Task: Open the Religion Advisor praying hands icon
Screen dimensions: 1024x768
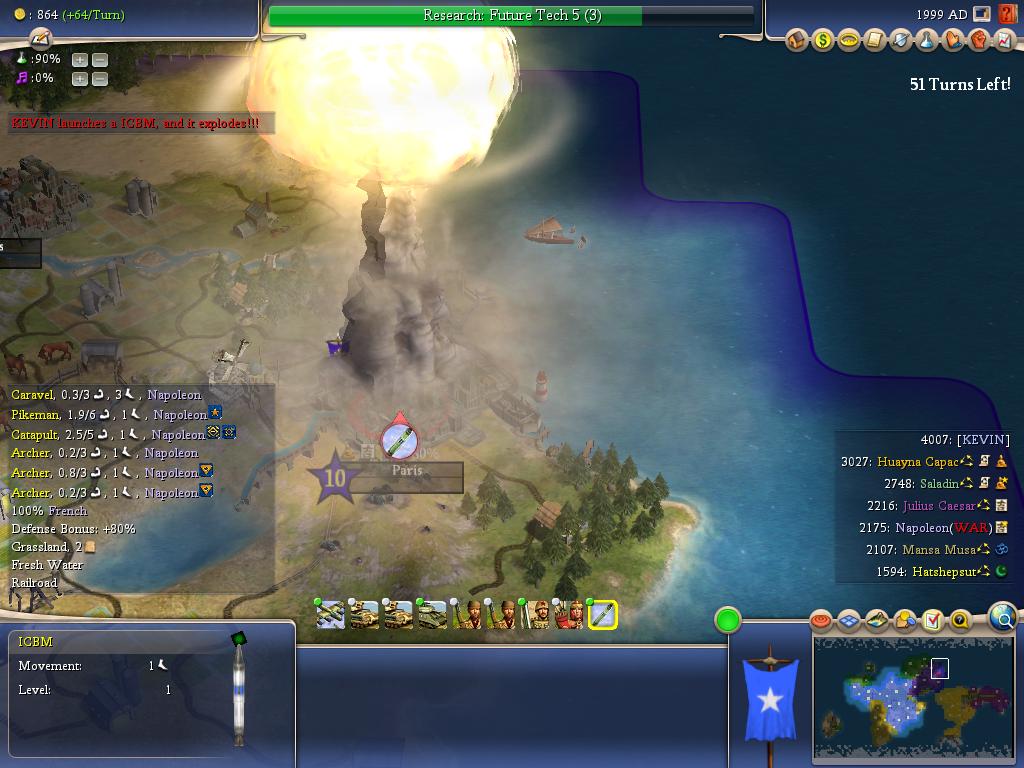Action: tap(953, 41)
